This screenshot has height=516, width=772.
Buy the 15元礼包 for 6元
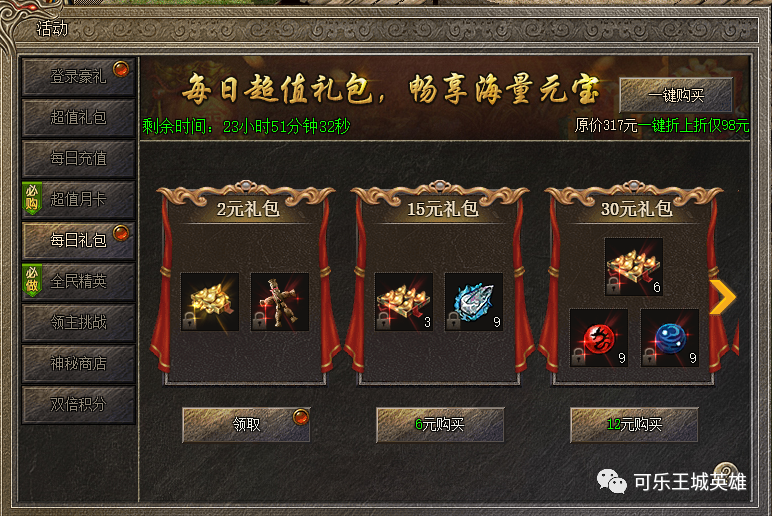(440, 424)
